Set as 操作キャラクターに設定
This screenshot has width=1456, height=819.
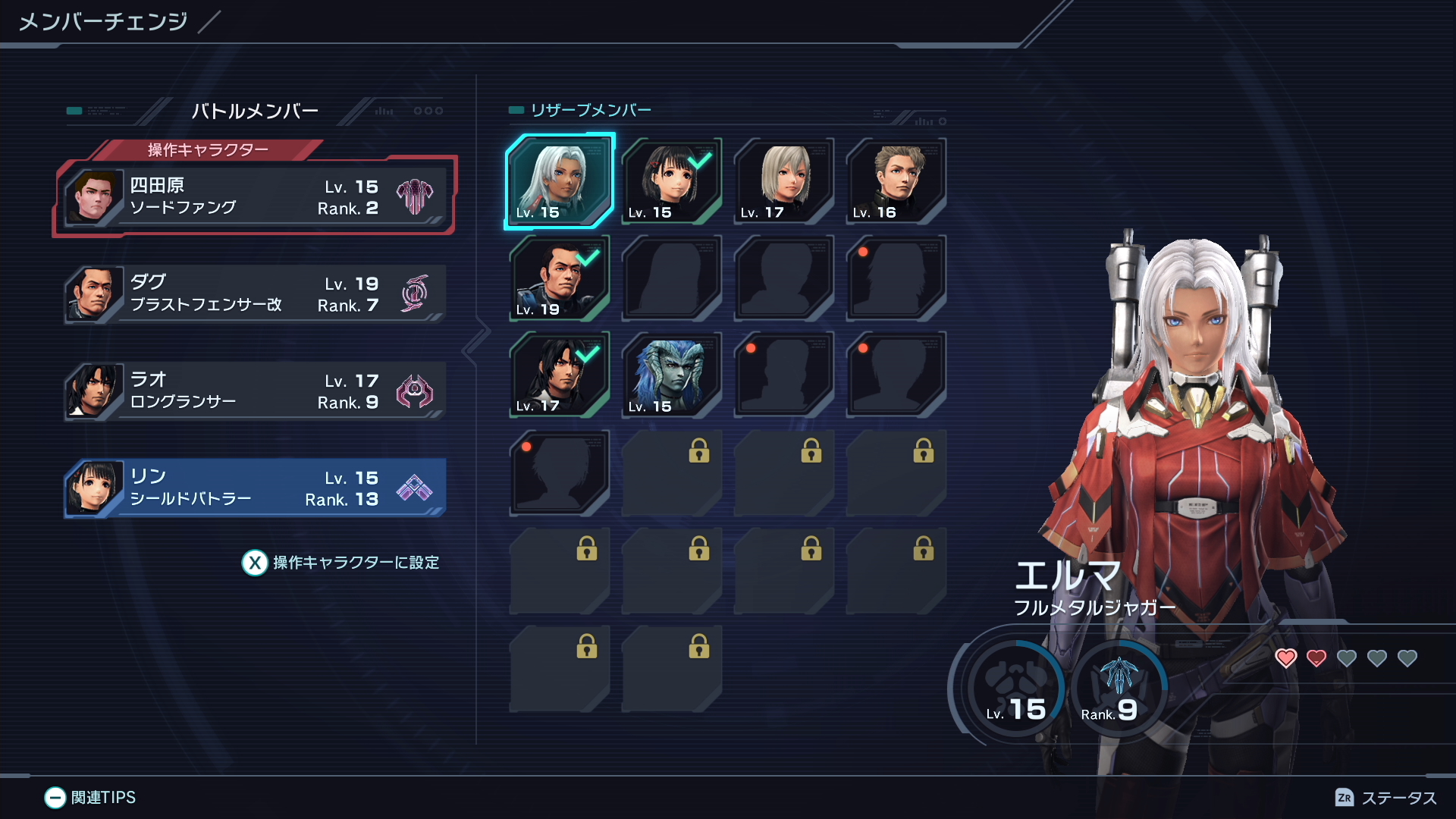tap(340, 563)
